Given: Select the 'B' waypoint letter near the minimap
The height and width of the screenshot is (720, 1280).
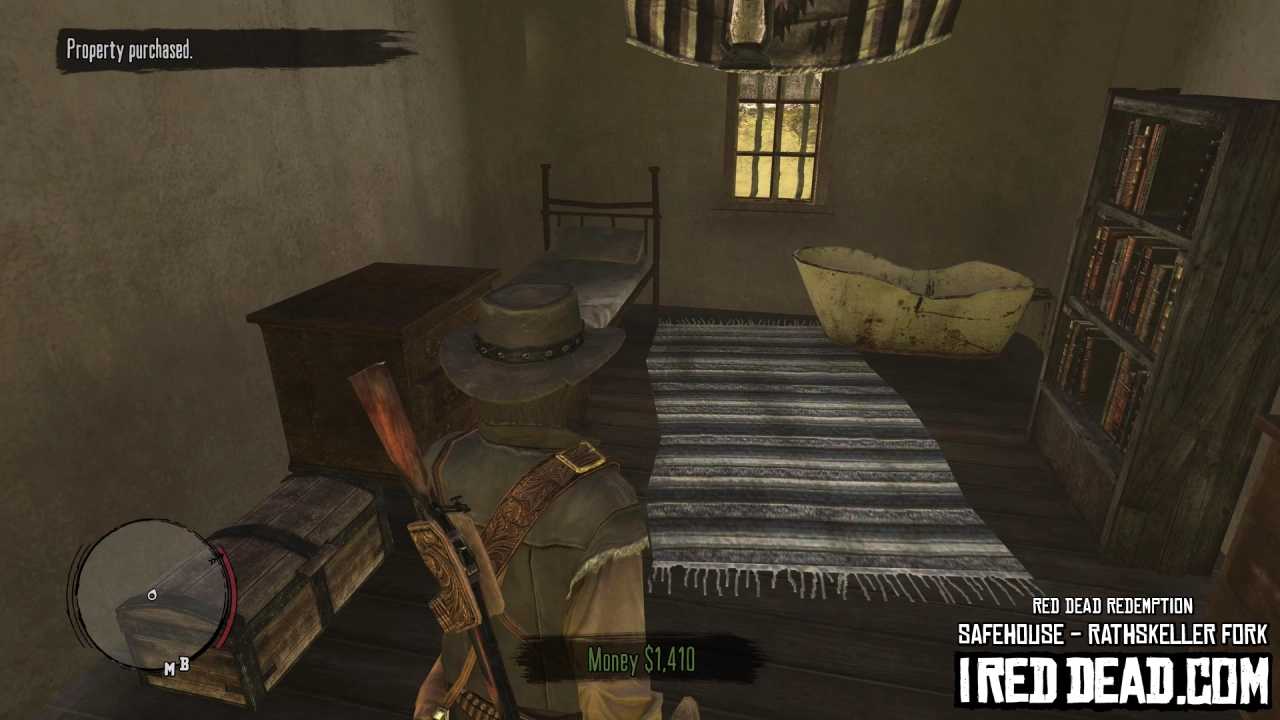Looking at the screenshot, I should tap(186, 664).
